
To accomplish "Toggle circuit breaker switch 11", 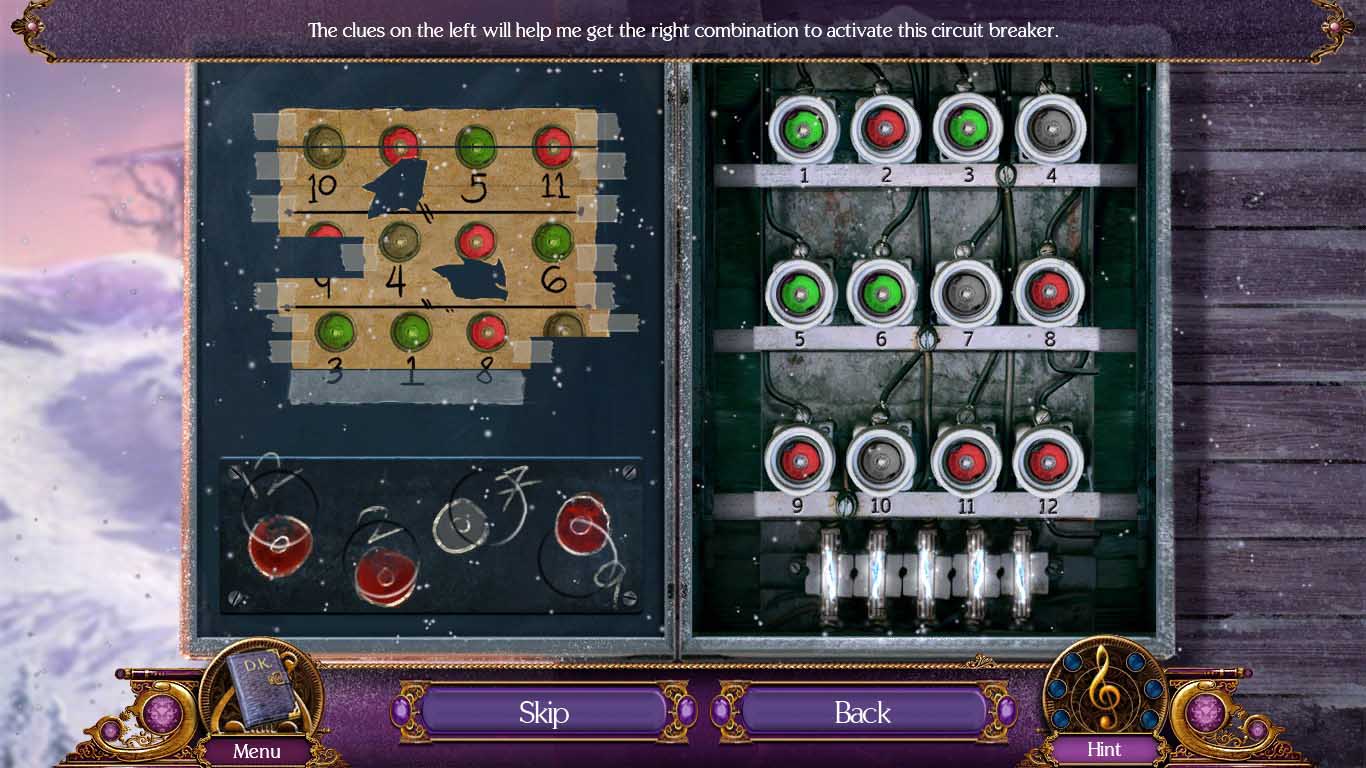I will tap(965, 461).
